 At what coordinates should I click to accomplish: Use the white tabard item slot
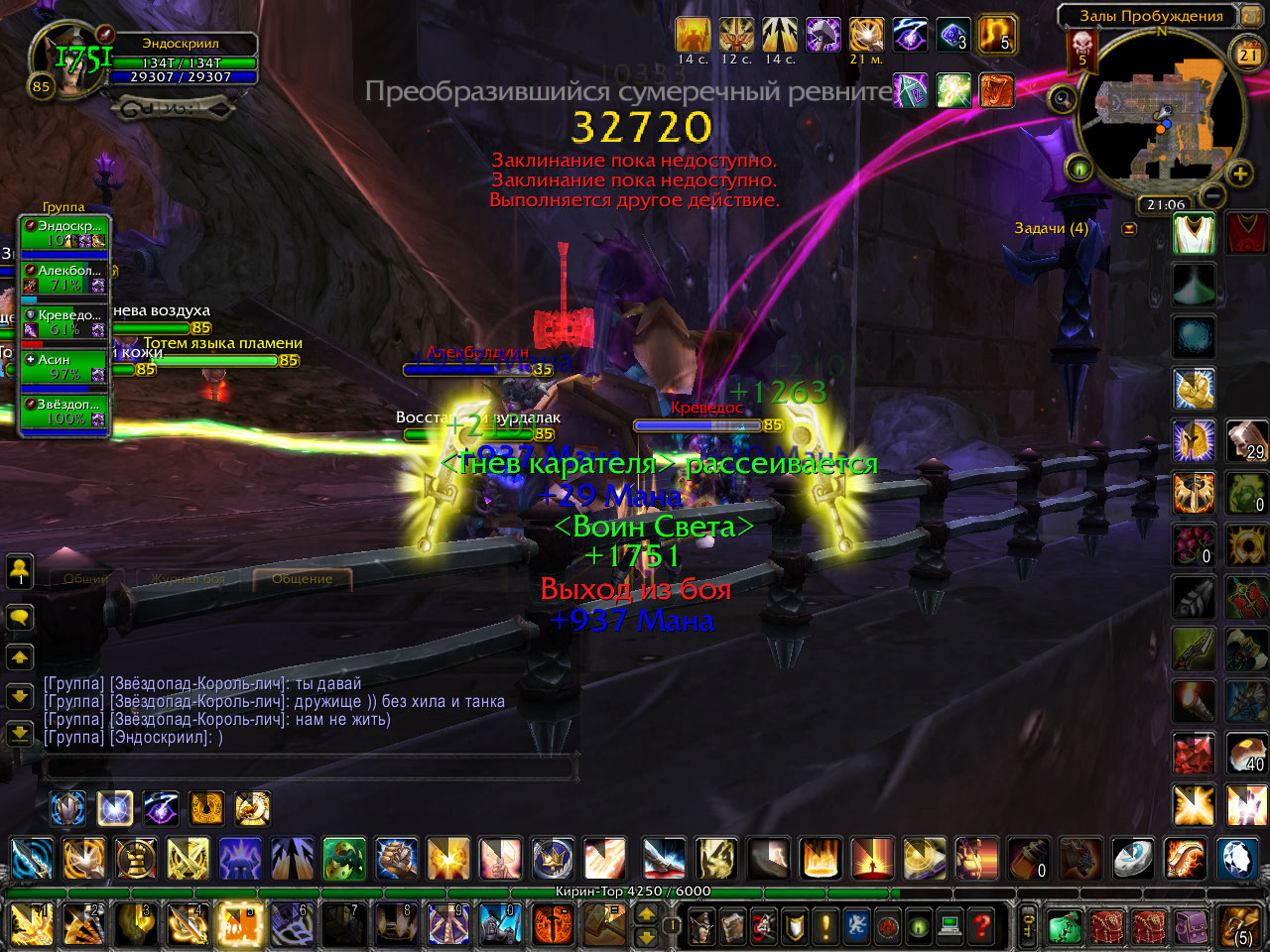tap(1194, 234)
